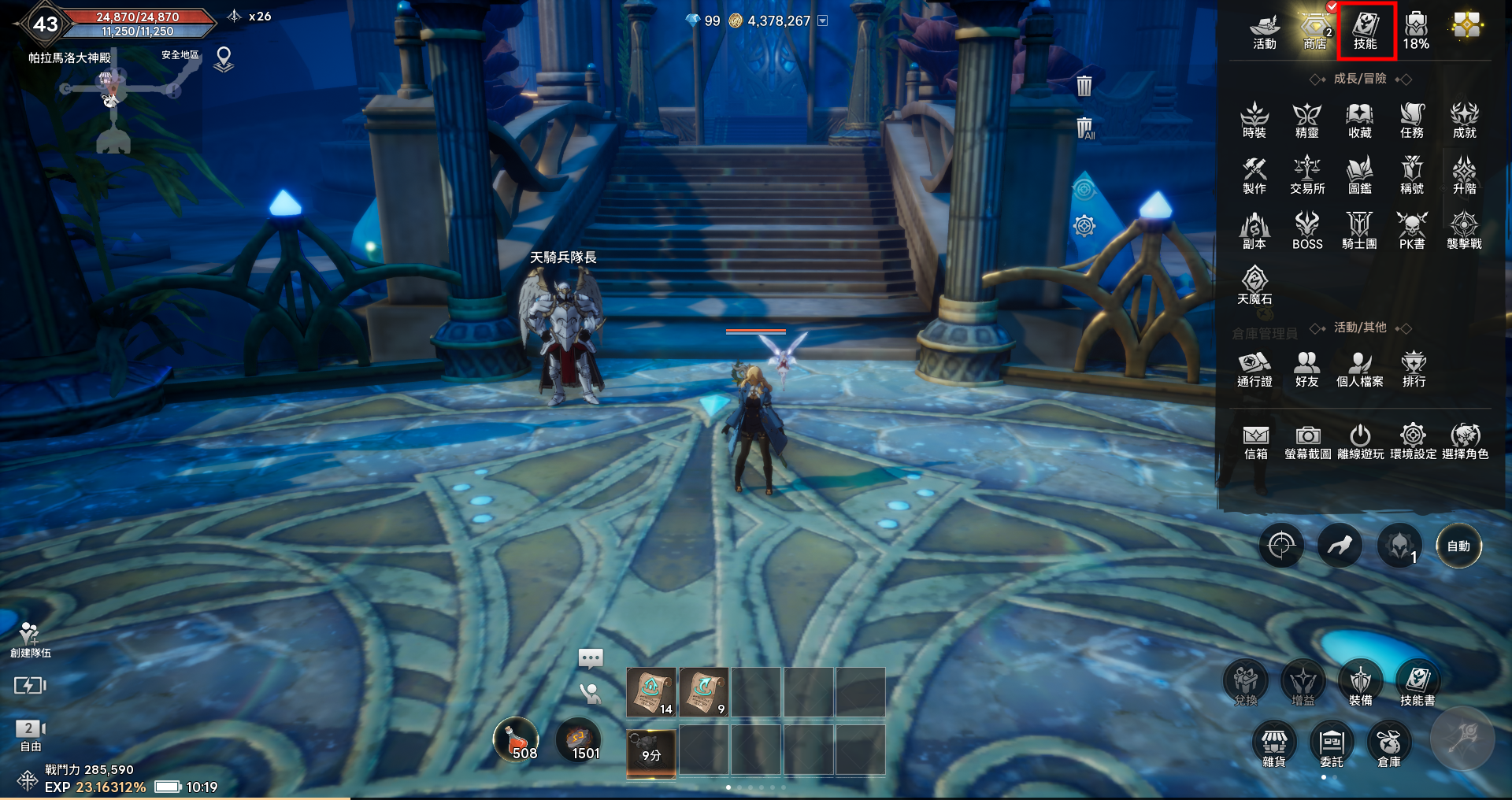Click 創建隊伍 create party button

[30, 639]
